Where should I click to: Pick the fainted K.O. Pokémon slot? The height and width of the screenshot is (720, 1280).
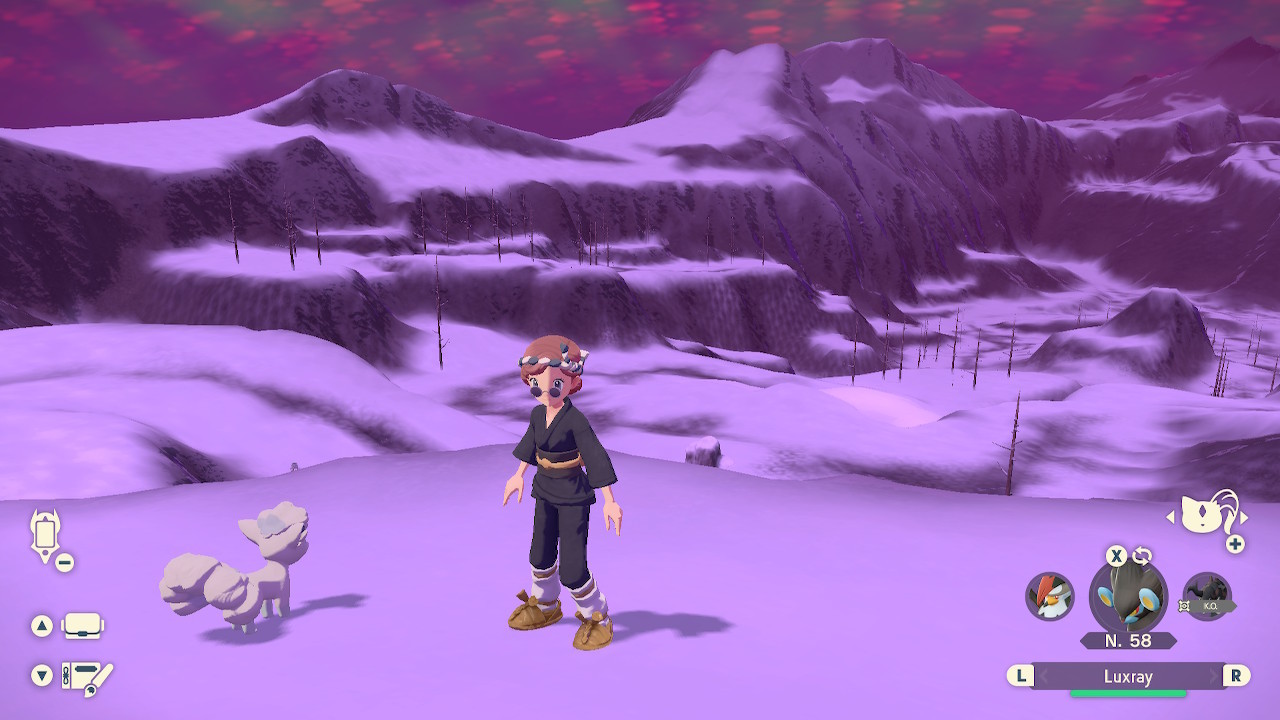click(x=1206, y=597)
